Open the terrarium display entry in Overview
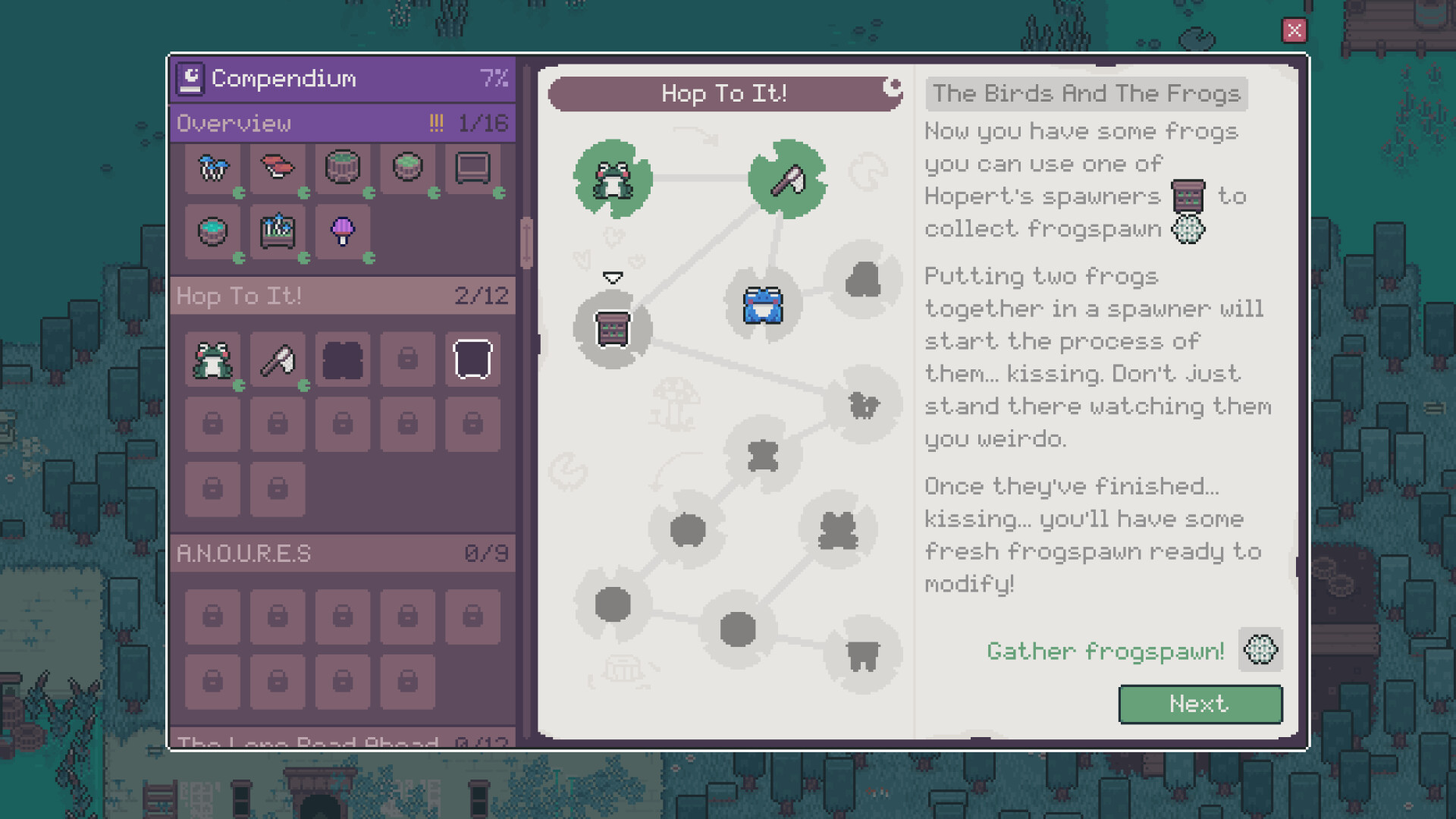The height and width of the screenshot is (819, 1456). click(472, 168)
